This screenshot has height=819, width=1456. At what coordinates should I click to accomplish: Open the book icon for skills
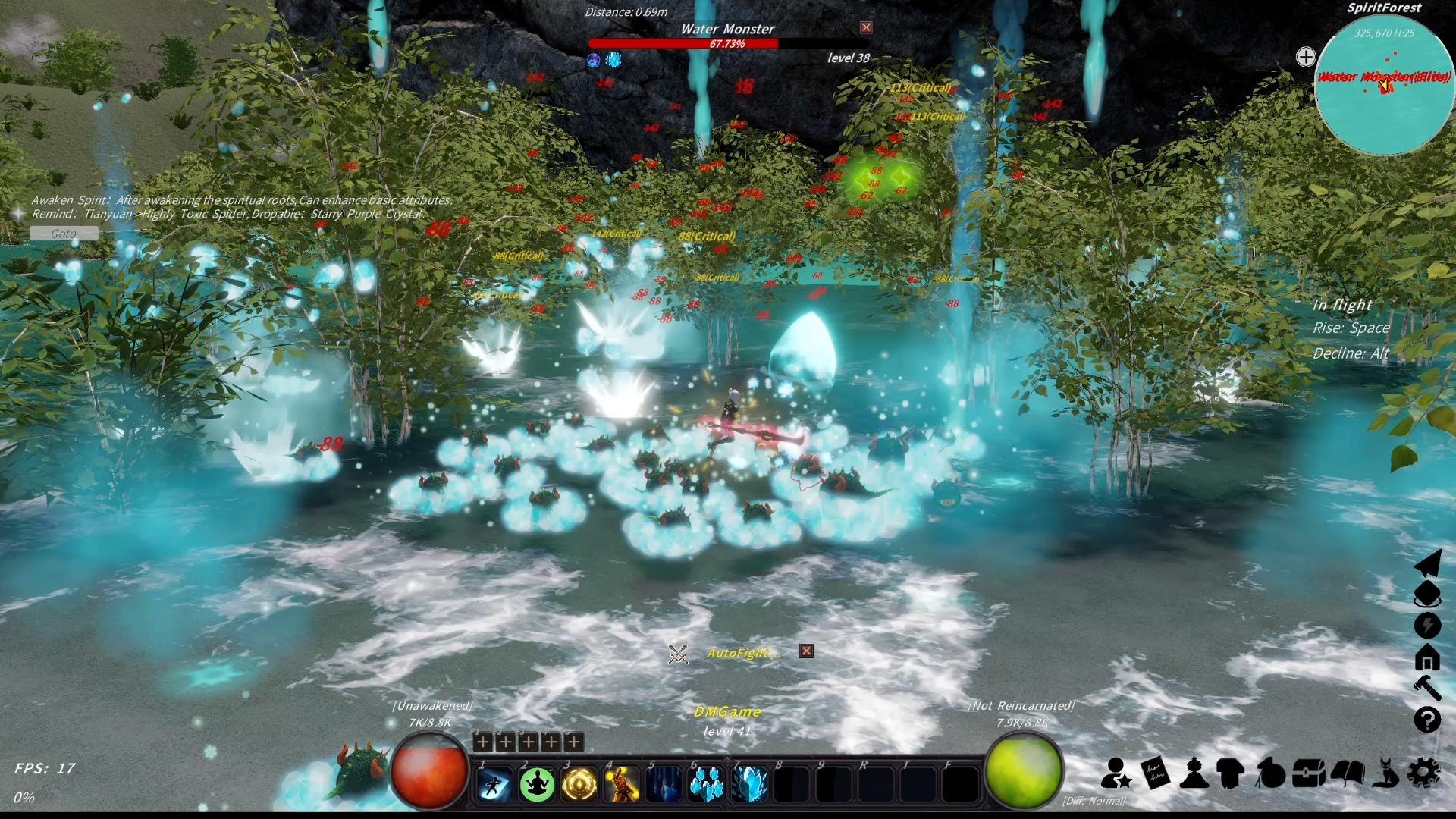coord(1347,773)
